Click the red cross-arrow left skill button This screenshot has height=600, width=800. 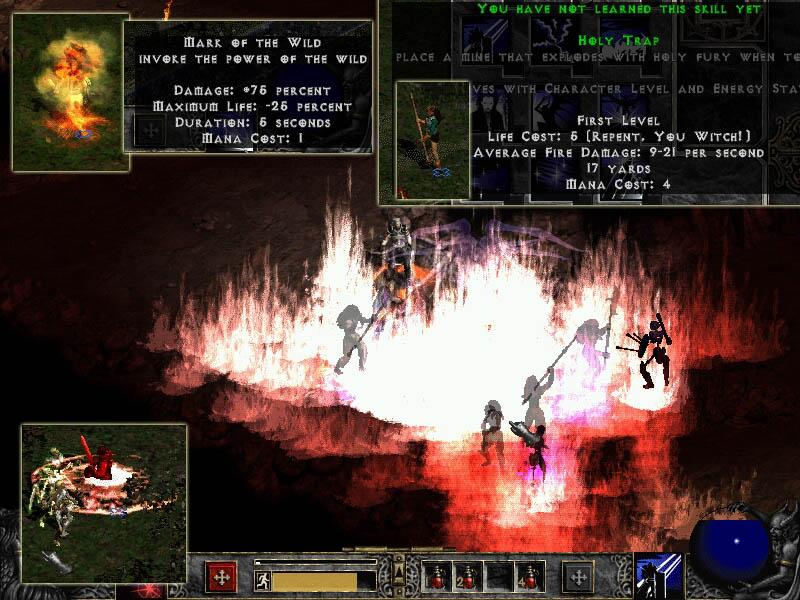coord(221,577)
